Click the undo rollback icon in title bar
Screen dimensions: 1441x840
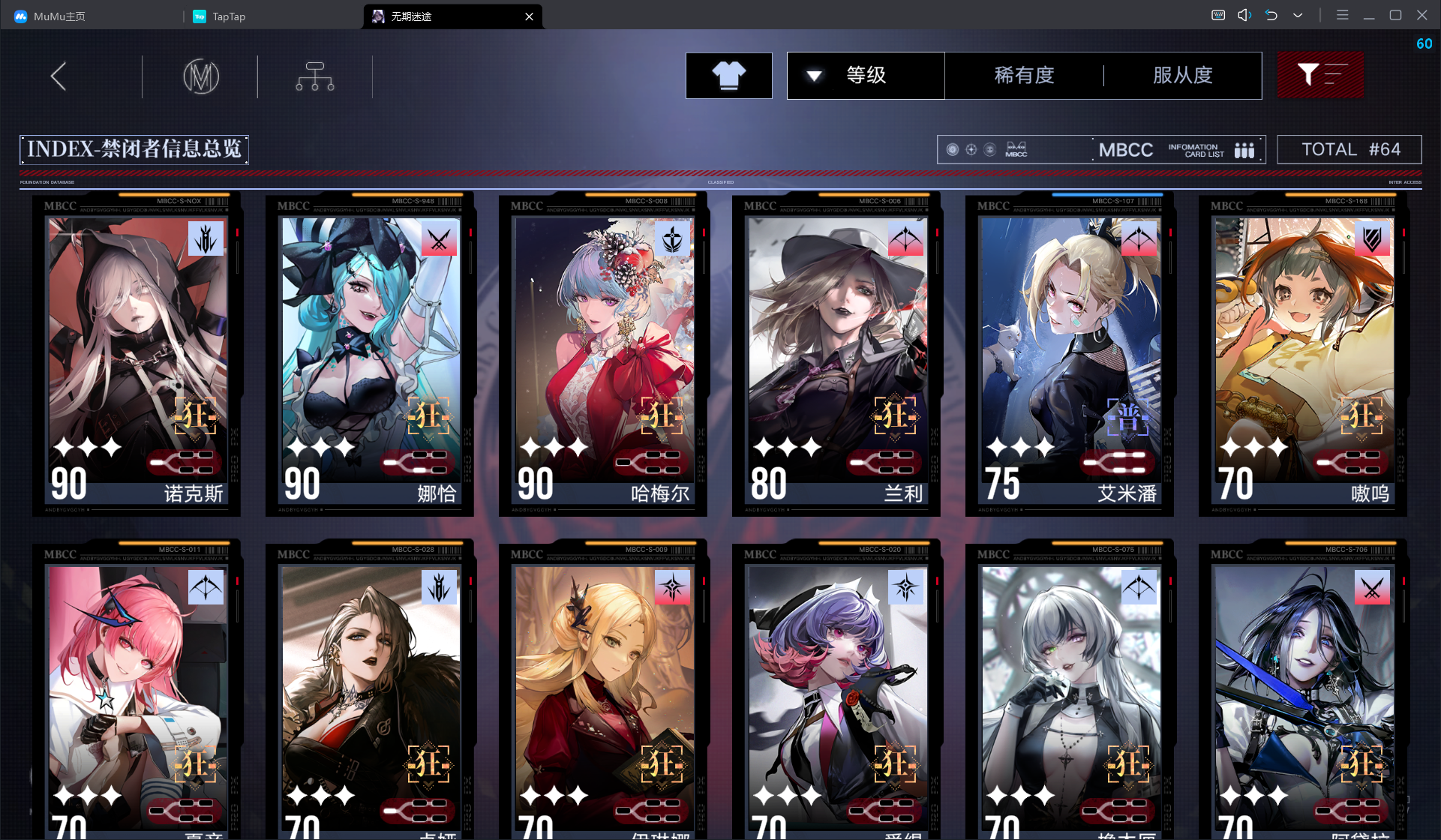pos(1271,14)
